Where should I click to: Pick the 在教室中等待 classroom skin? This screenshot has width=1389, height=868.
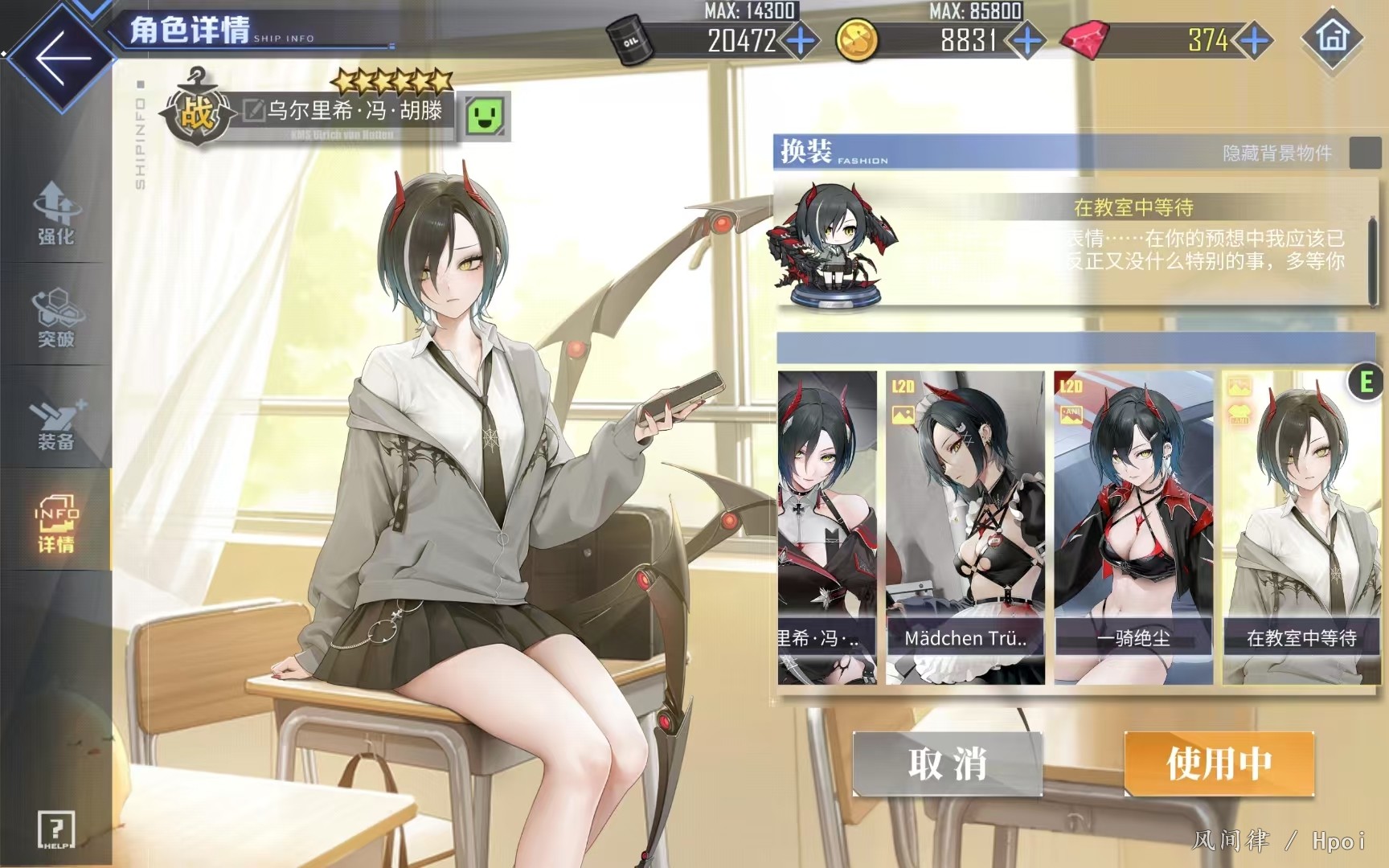point(1301,526)
